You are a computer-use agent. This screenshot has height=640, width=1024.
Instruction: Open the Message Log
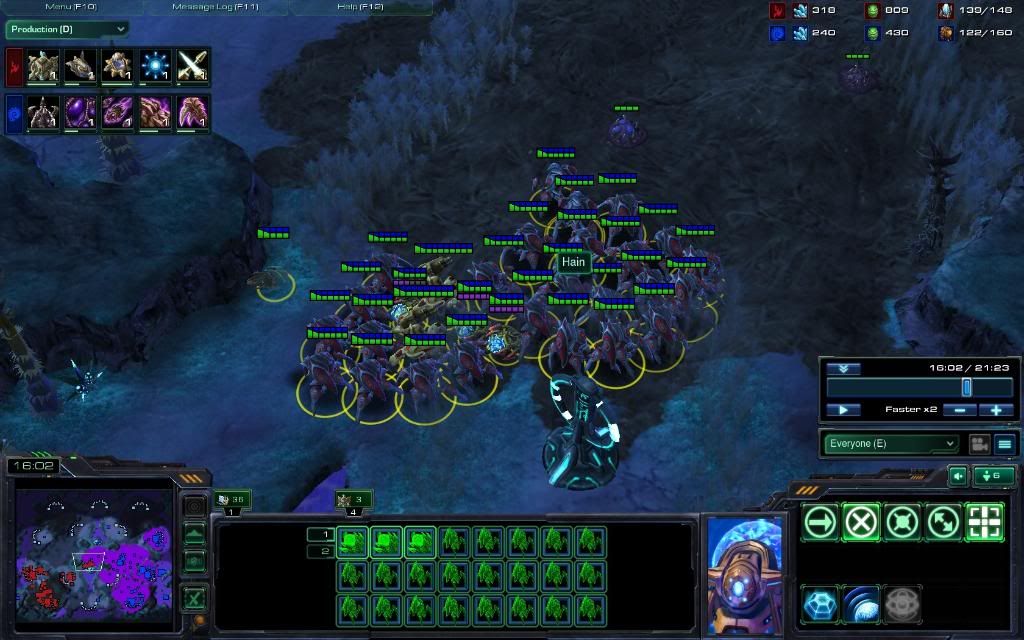pos(215,7)
